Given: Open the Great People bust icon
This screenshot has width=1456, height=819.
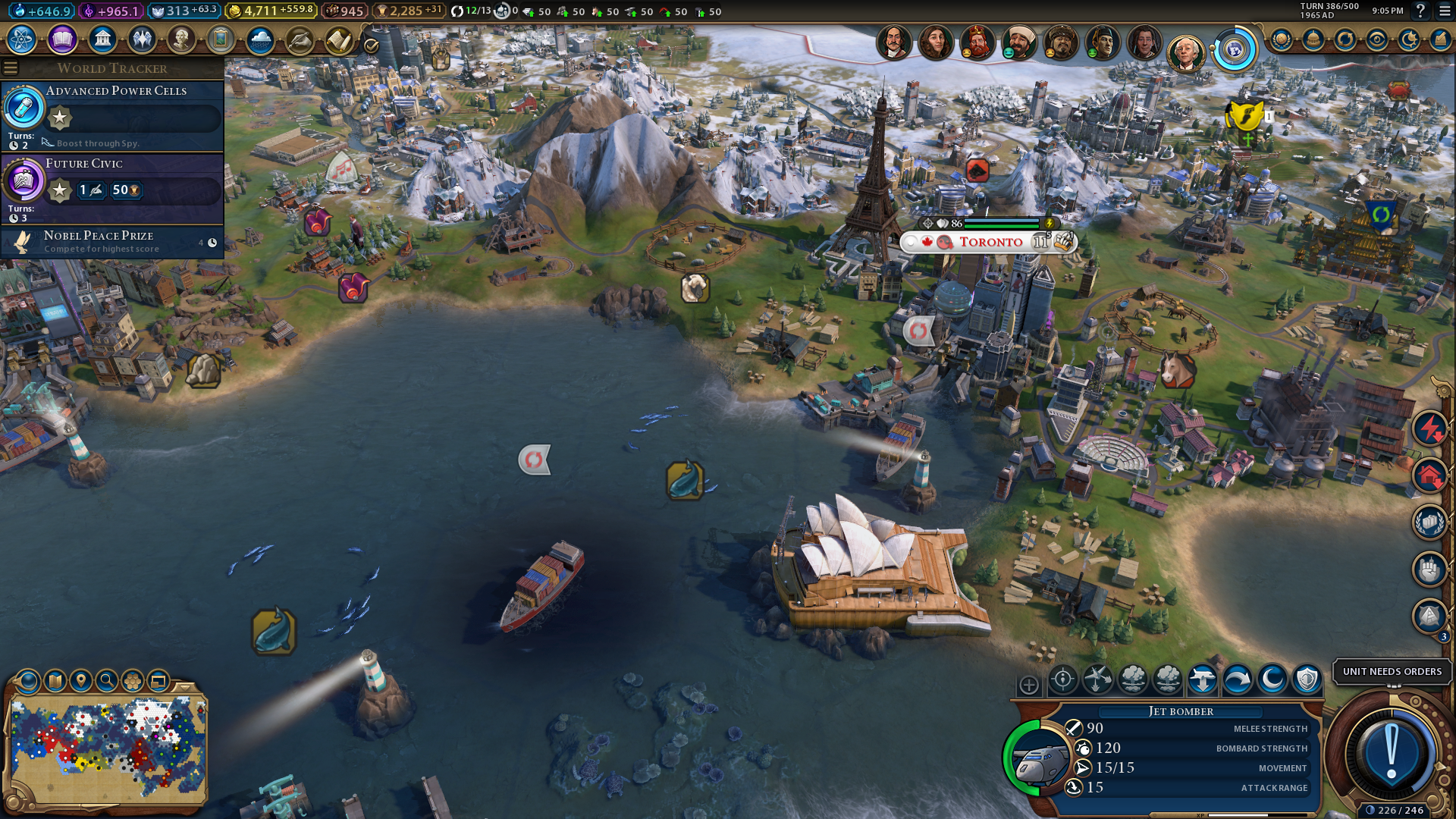Looking at the screenshot, I should click(x=181, y=39).
